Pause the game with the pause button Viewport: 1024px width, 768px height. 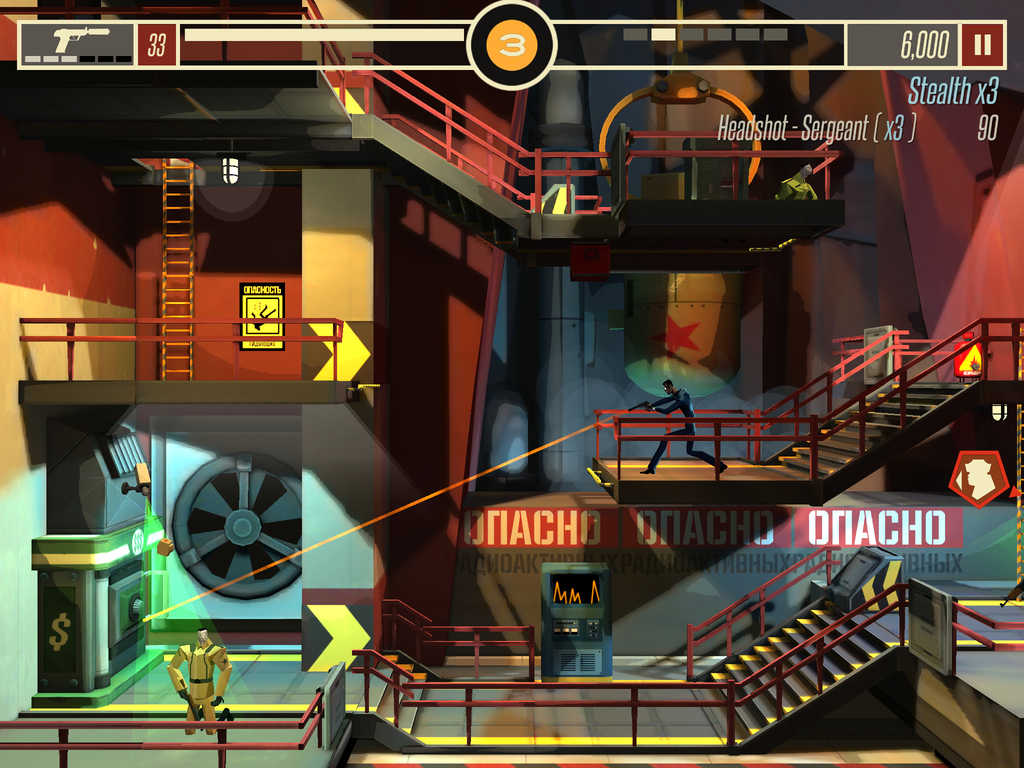click(x=982, y=44)
